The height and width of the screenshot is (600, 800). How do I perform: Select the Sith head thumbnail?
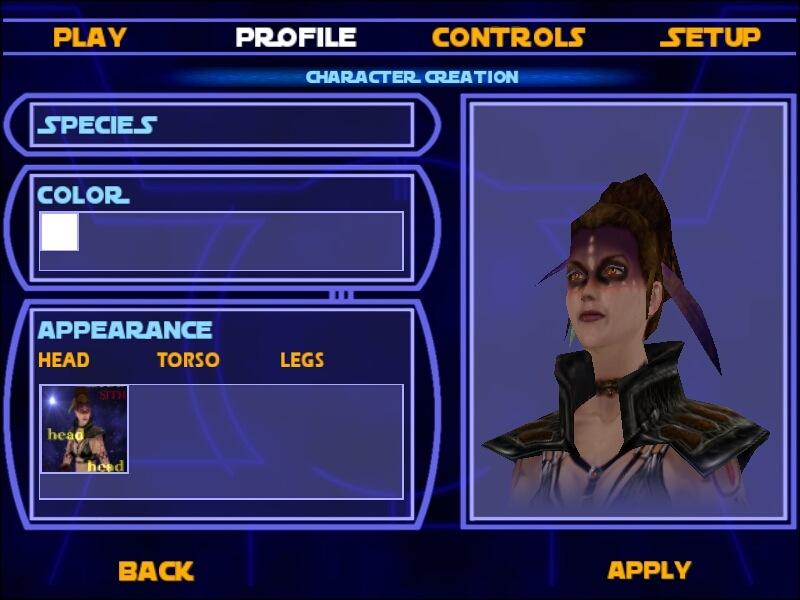(x=84, y=429)
